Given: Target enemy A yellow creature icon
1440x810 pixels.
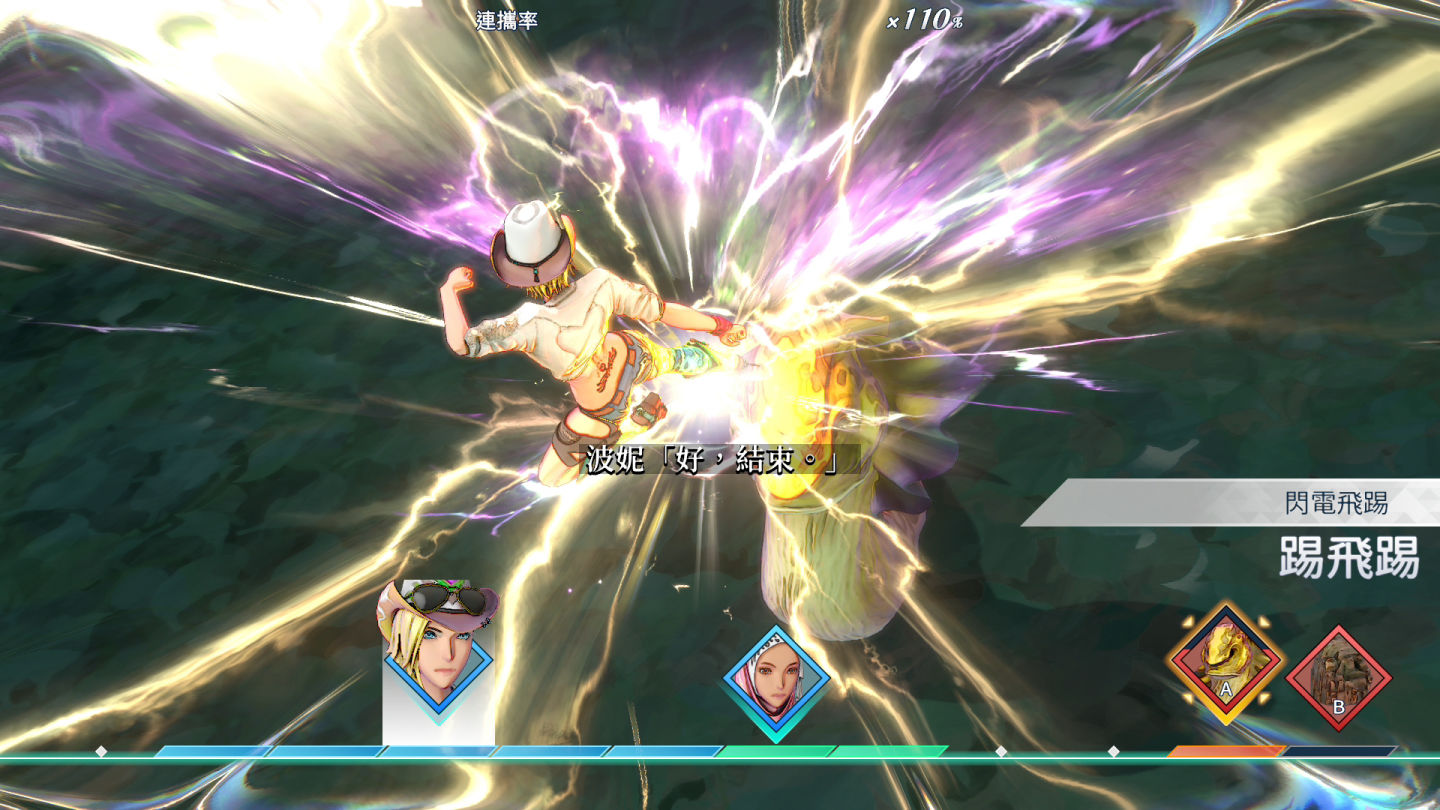Looking at the screenshot, I should tap(1226, 661).
